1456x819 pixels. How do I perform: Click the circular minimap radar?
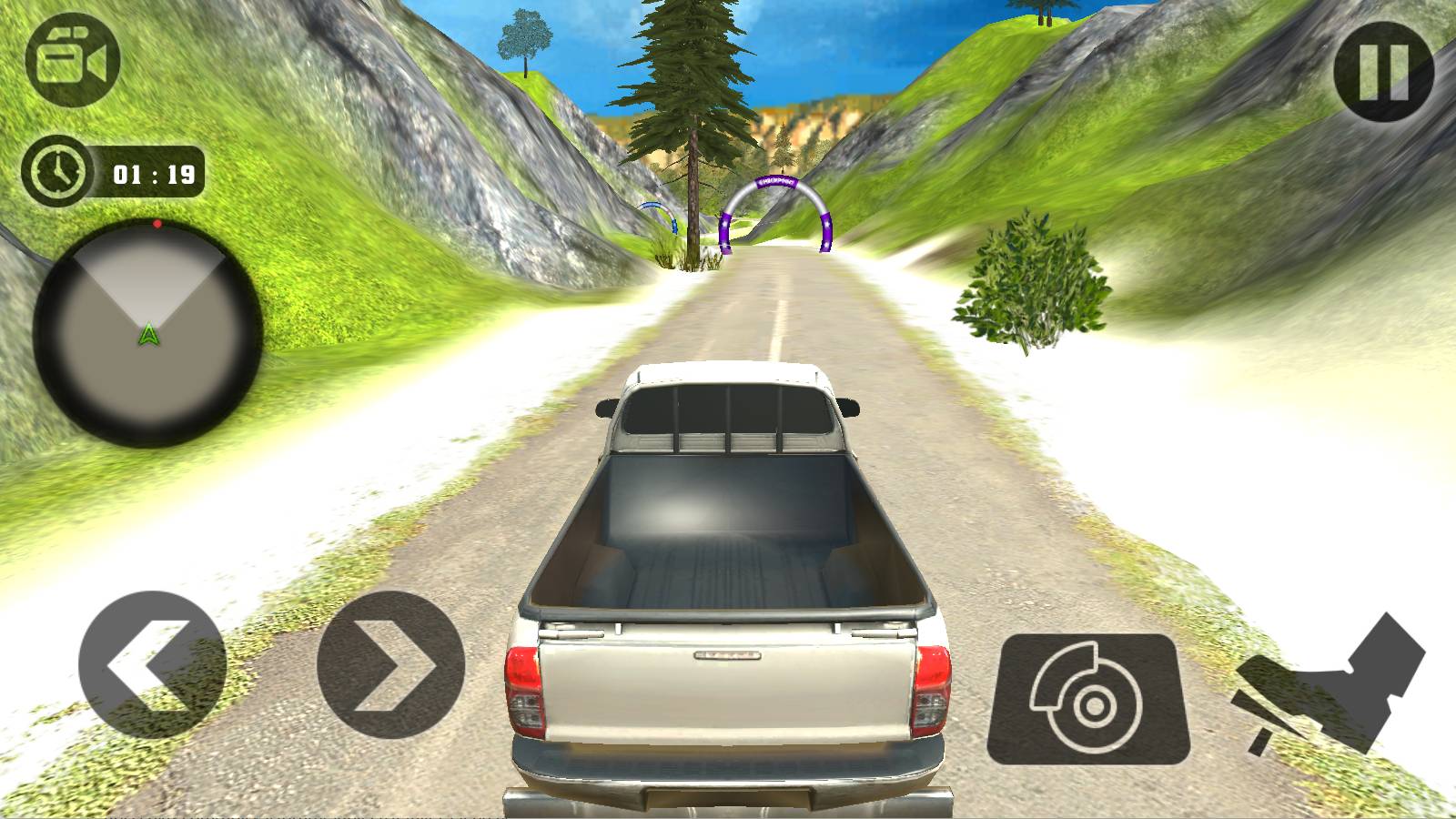[x=148, y=334]
